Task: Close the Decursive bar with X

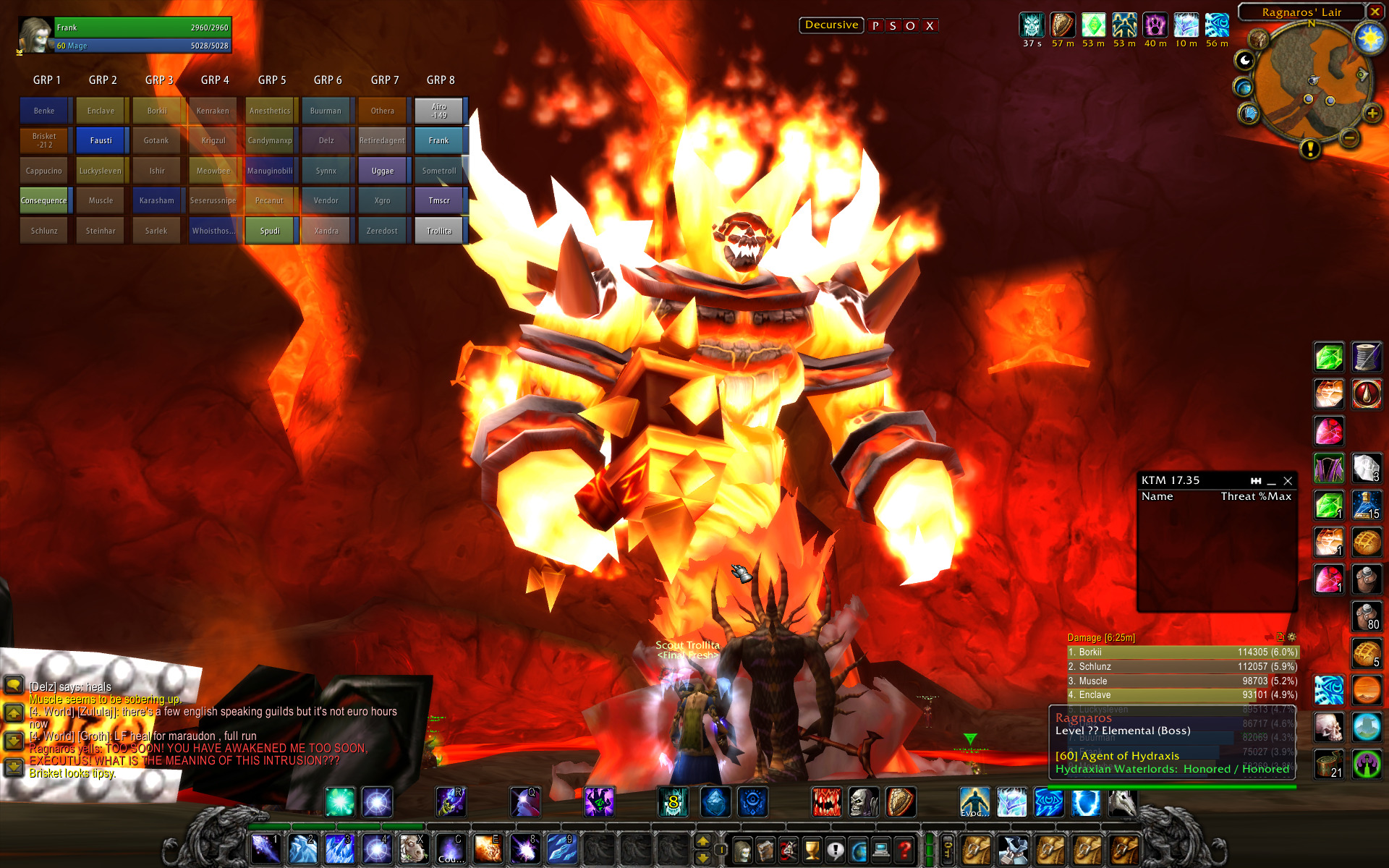Action: (x=930, y=26)
